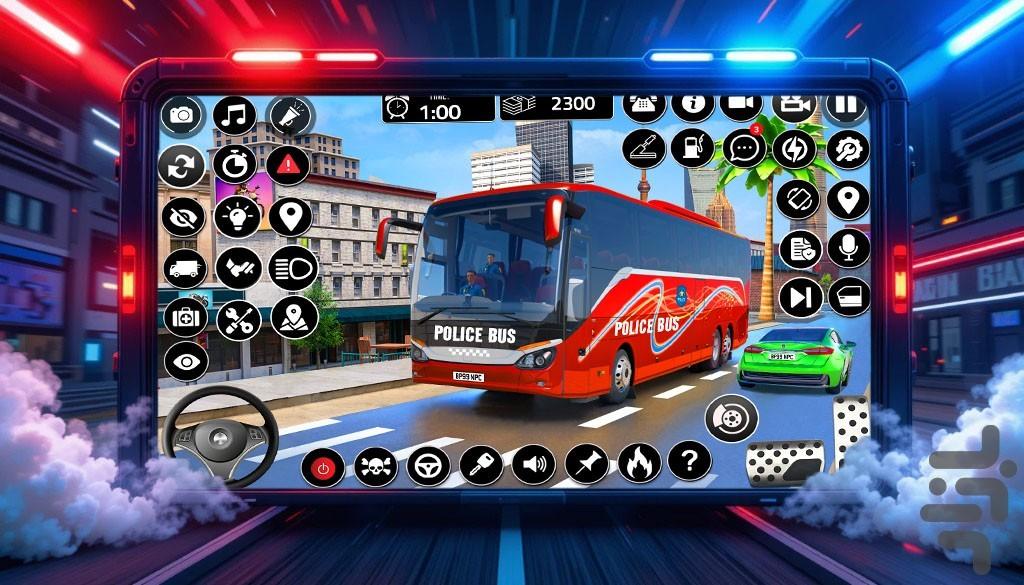Toggle the headlight beam icon
Screen dimensions: 1024x585
[x=292, y=268]
